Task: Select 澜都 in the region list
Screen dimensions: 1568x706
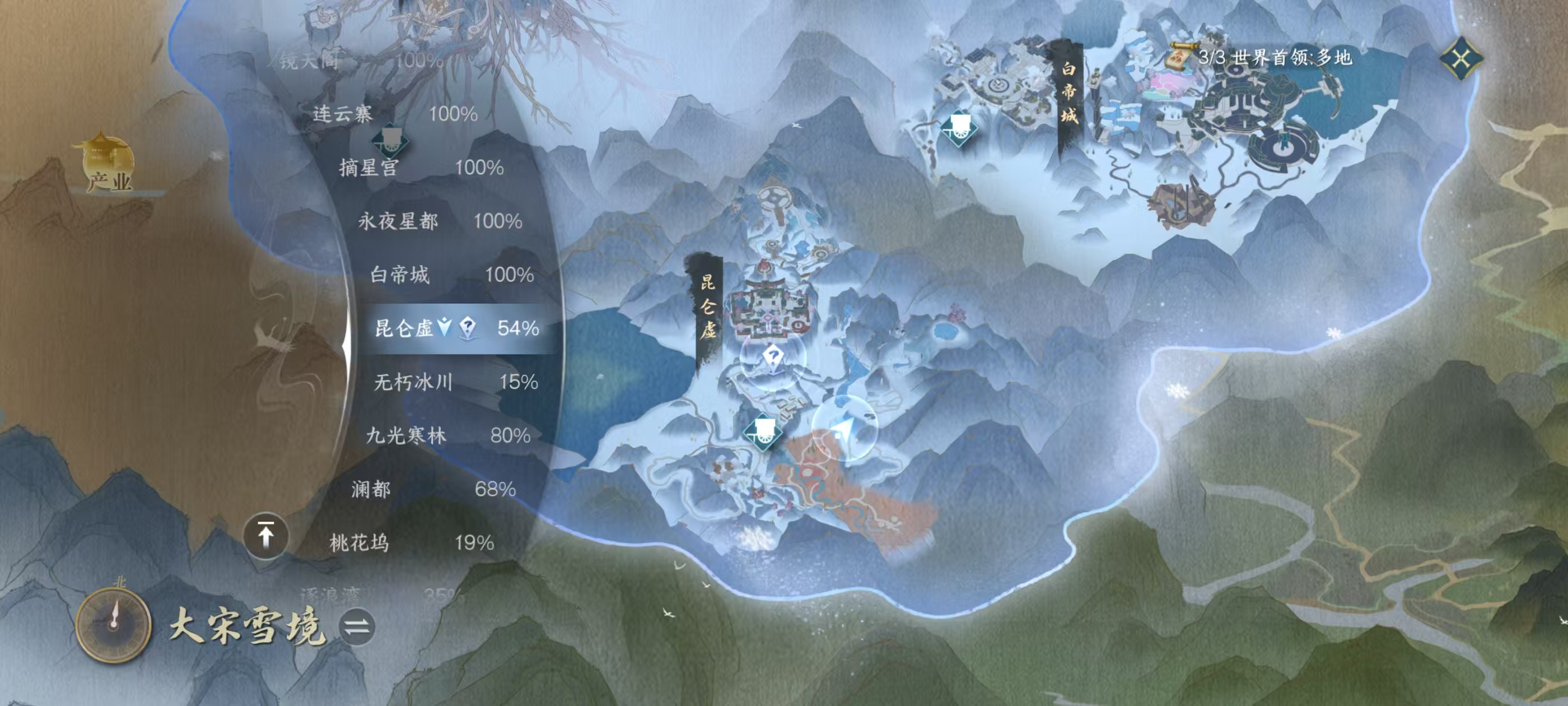Action: tap(433, 489)
